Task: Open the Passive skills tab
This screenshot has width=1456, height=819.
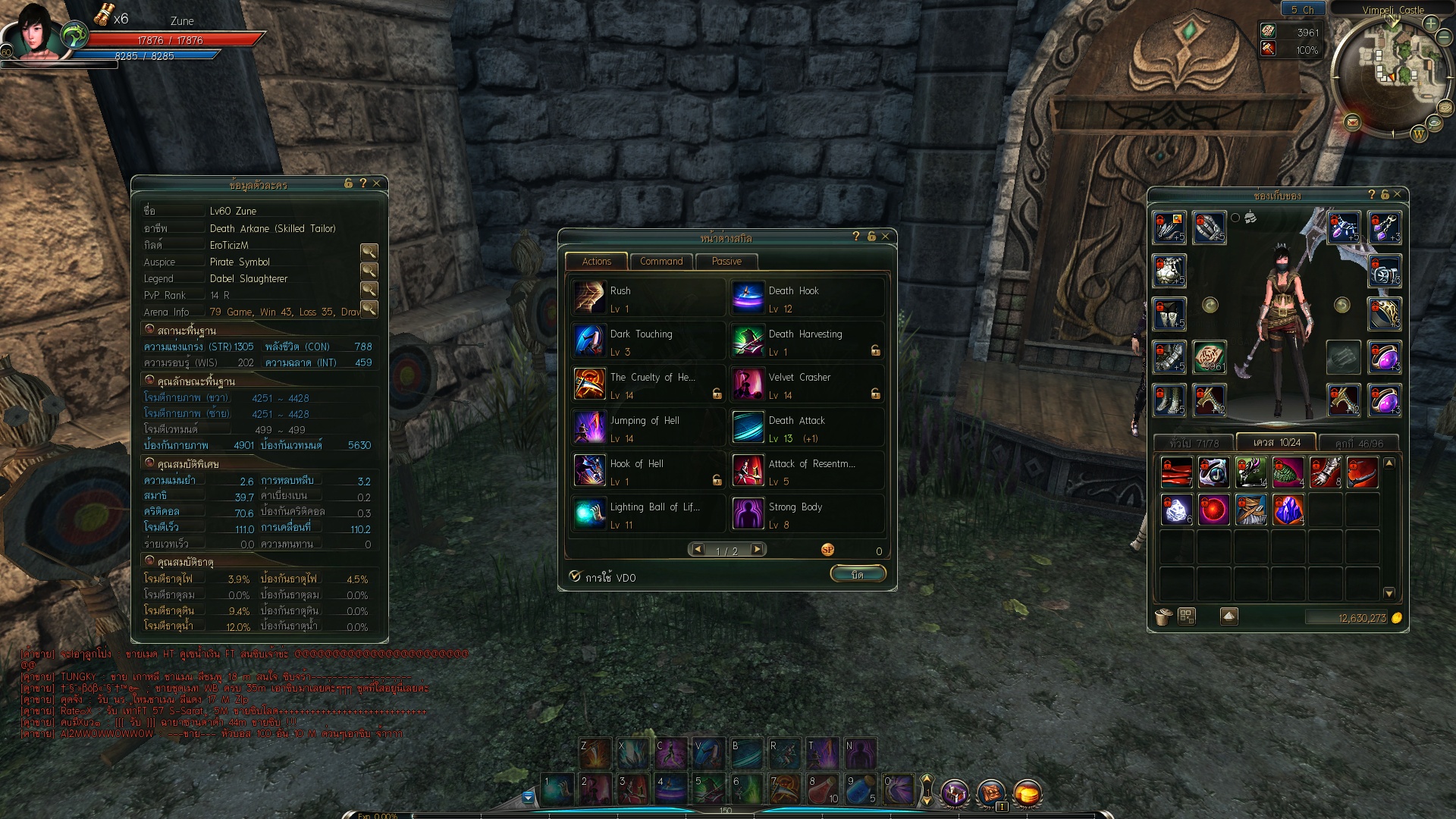Action: 726,262
